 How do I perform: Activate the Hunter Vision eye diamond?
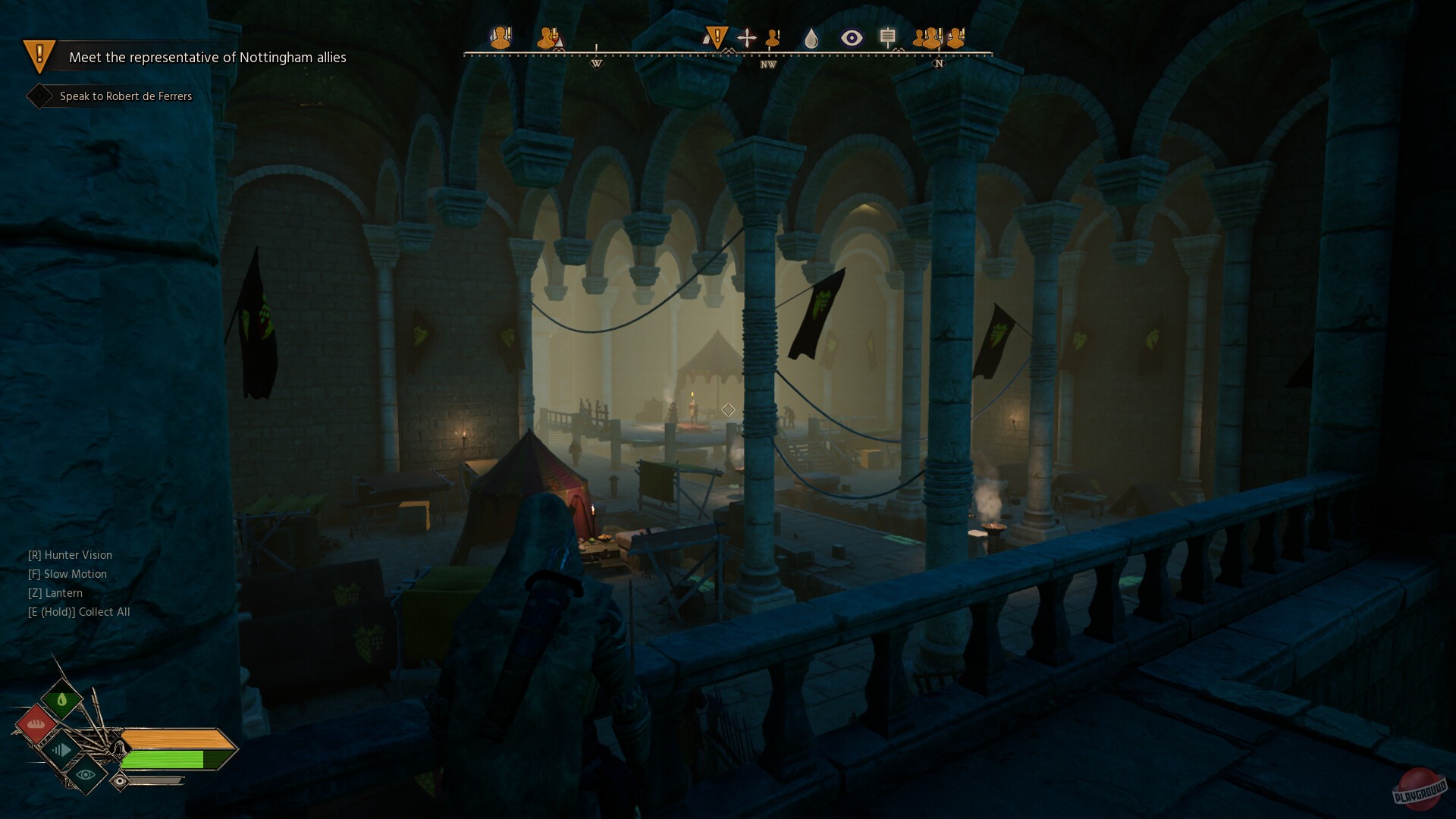coord(86,774)
